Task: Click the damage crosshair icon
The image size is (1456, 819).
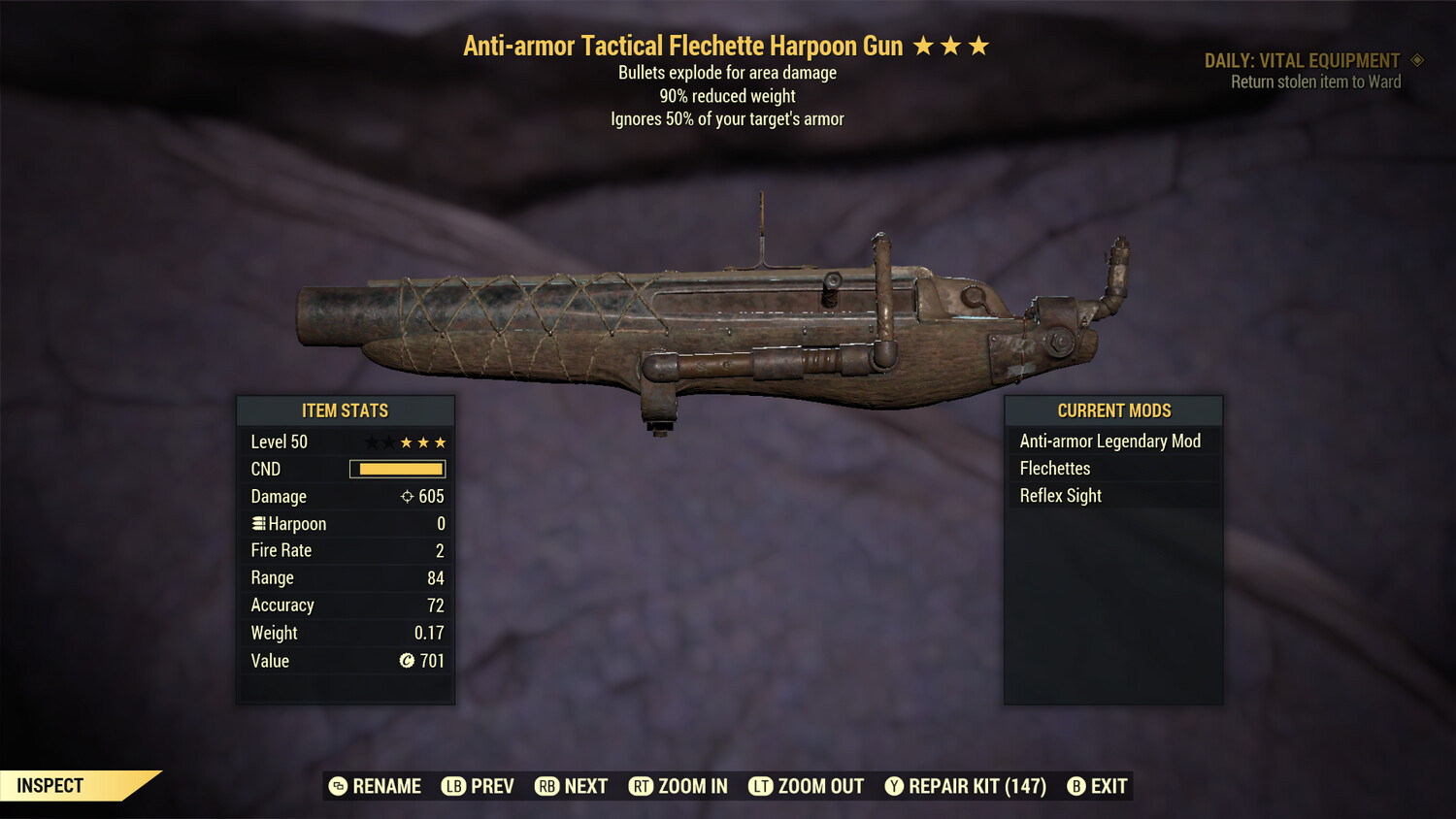Action: click(406, 496)
